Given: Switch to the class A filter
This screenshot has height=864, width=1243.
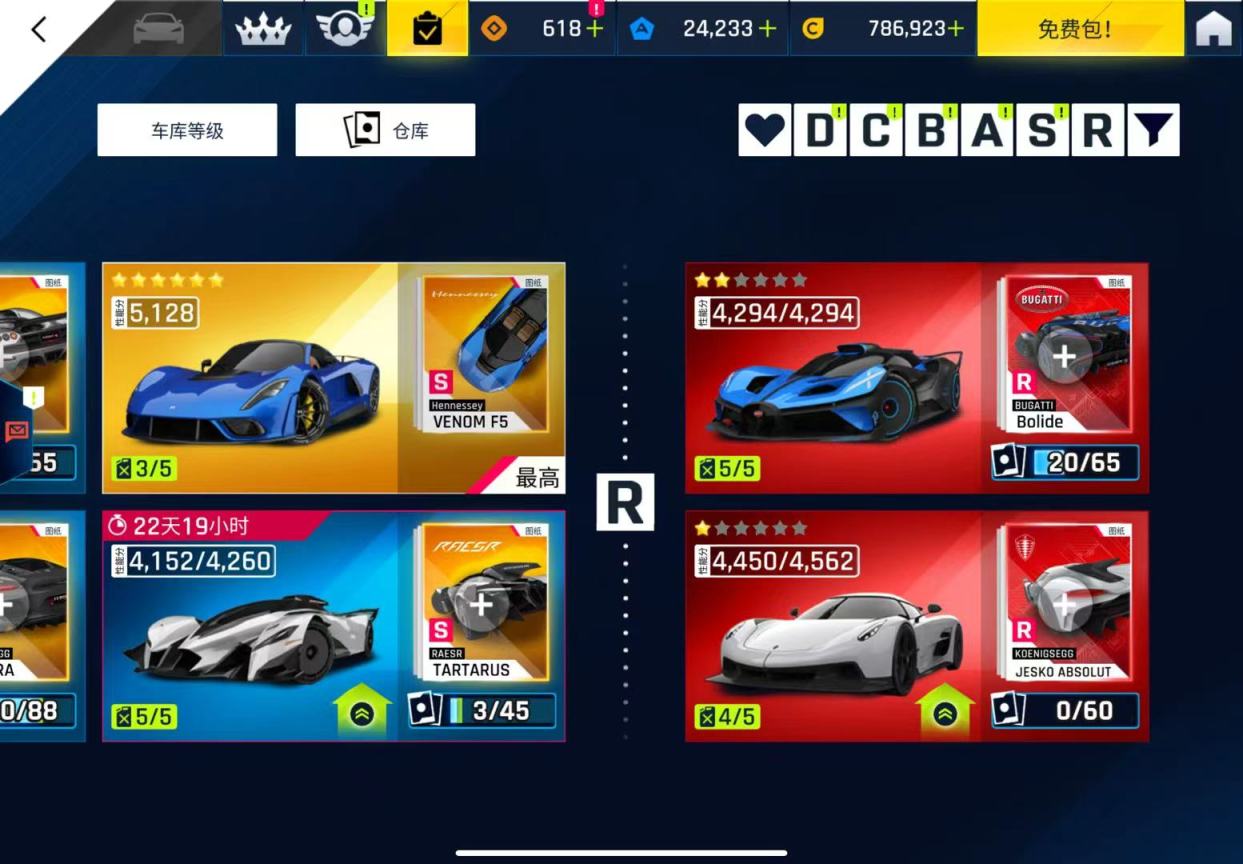Looking at the screenshot, I should (x=987, y=130).
